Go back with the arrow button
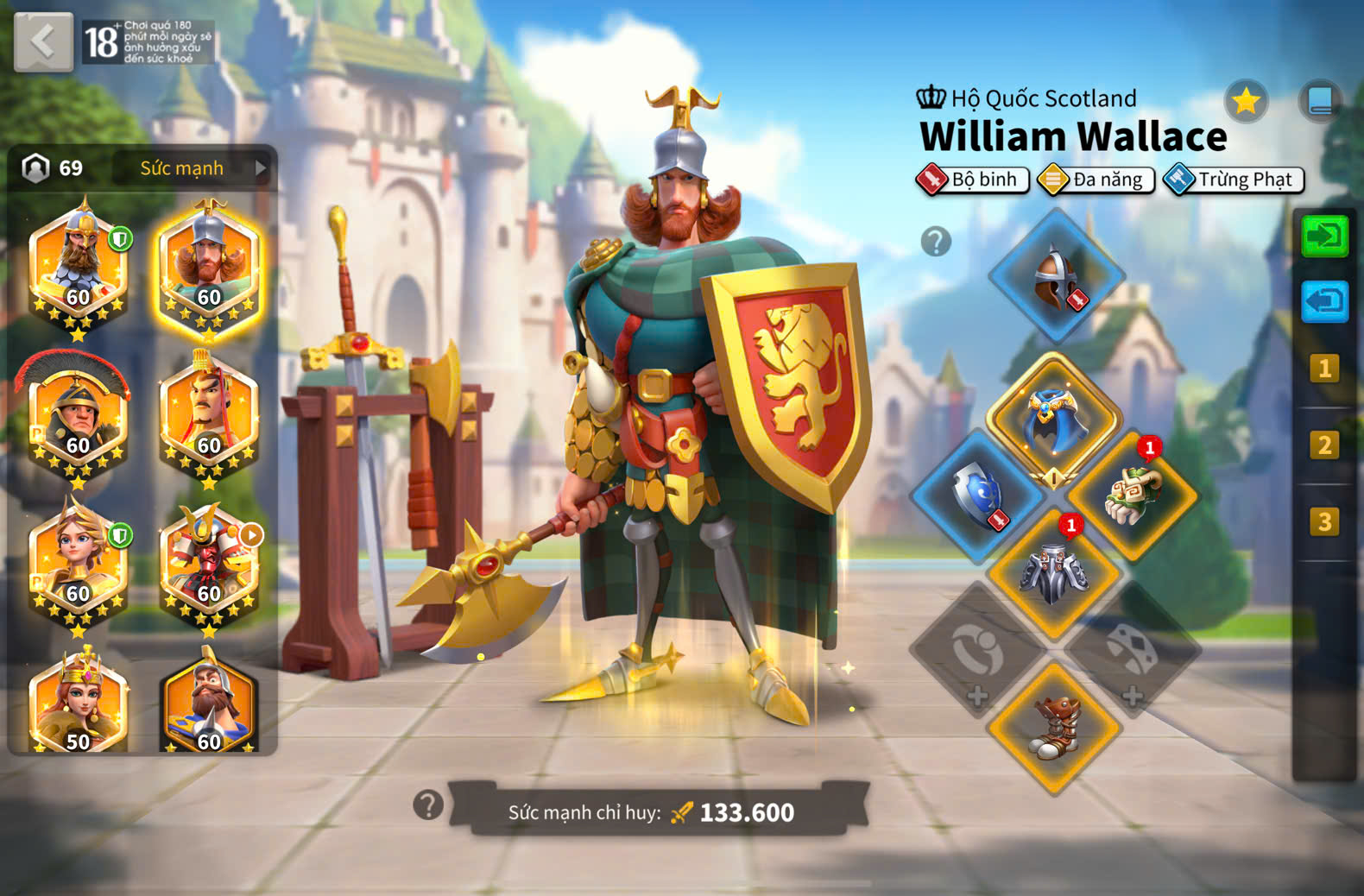Screen dimensions: 1364x896 tap(43, 41)
